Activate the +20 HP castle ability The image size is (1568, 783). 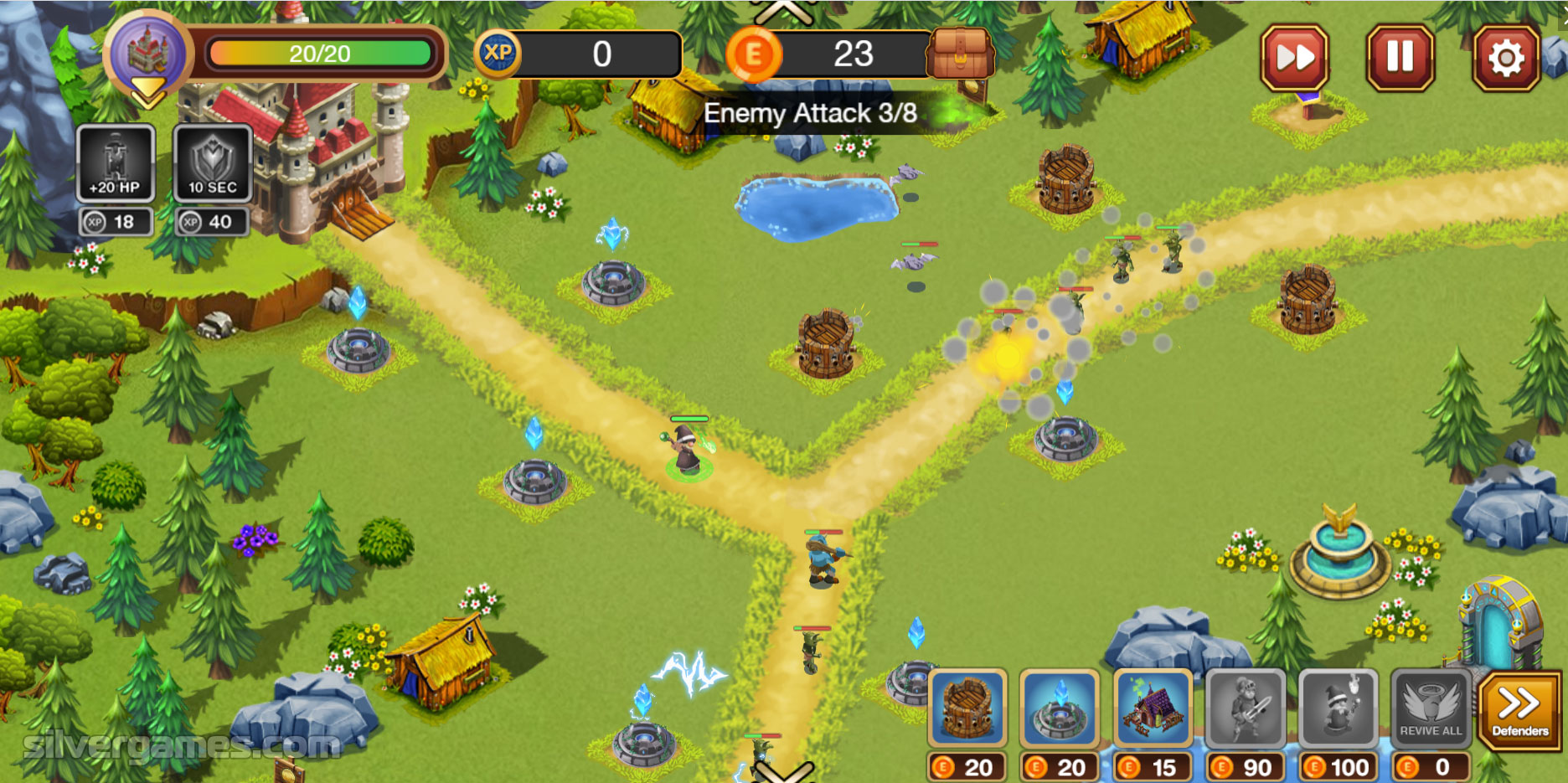tap(116, 163)
